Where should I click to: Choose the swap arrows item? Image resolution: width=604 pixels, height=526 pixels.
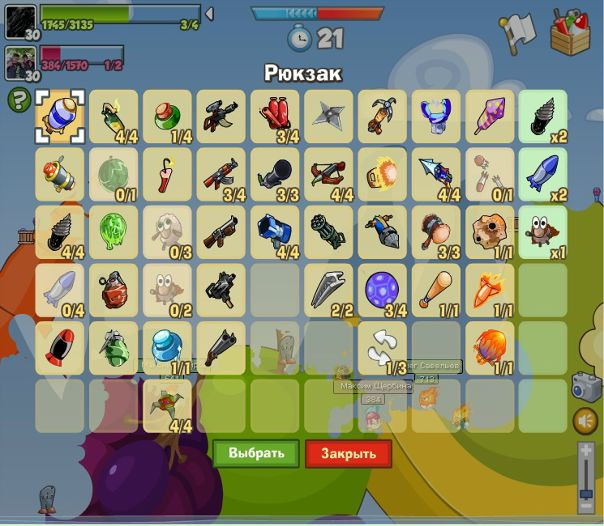pos(382,348)
